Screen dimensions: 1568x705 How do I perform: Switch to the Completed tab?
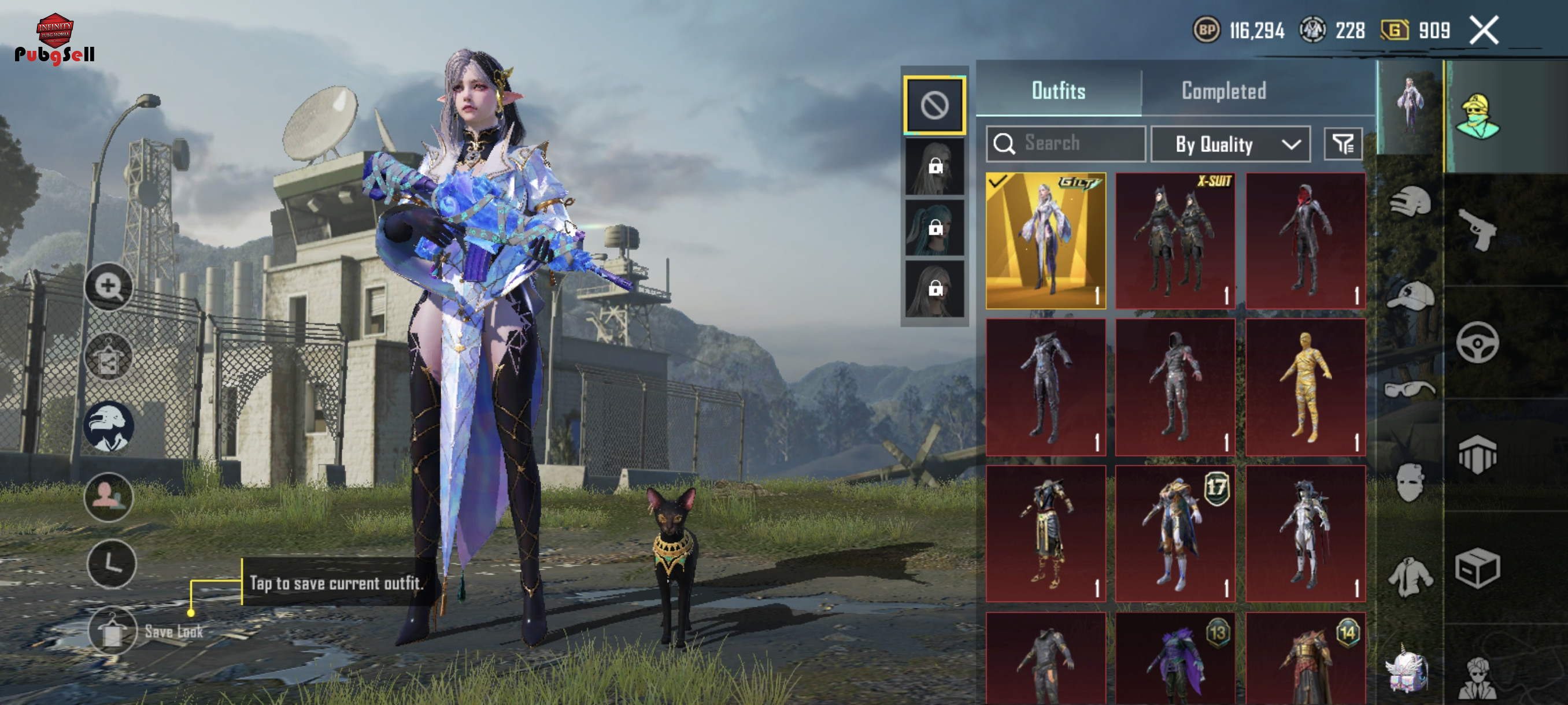pyautogui.click(x=1223, y=91)
